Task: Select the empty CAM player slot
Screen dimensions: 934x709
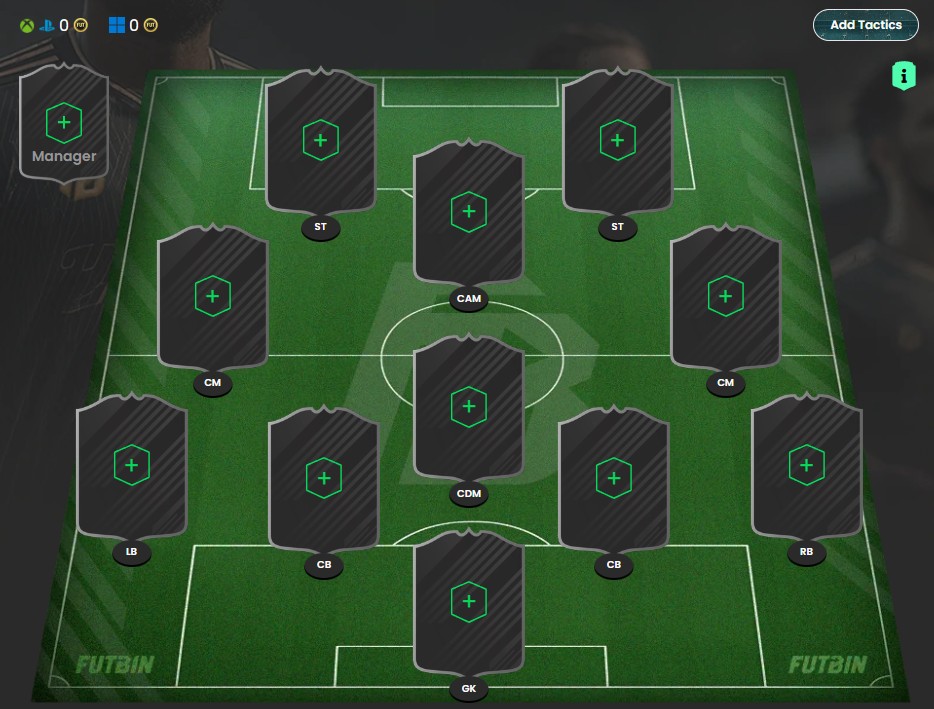Action: (x=468, y=212)
